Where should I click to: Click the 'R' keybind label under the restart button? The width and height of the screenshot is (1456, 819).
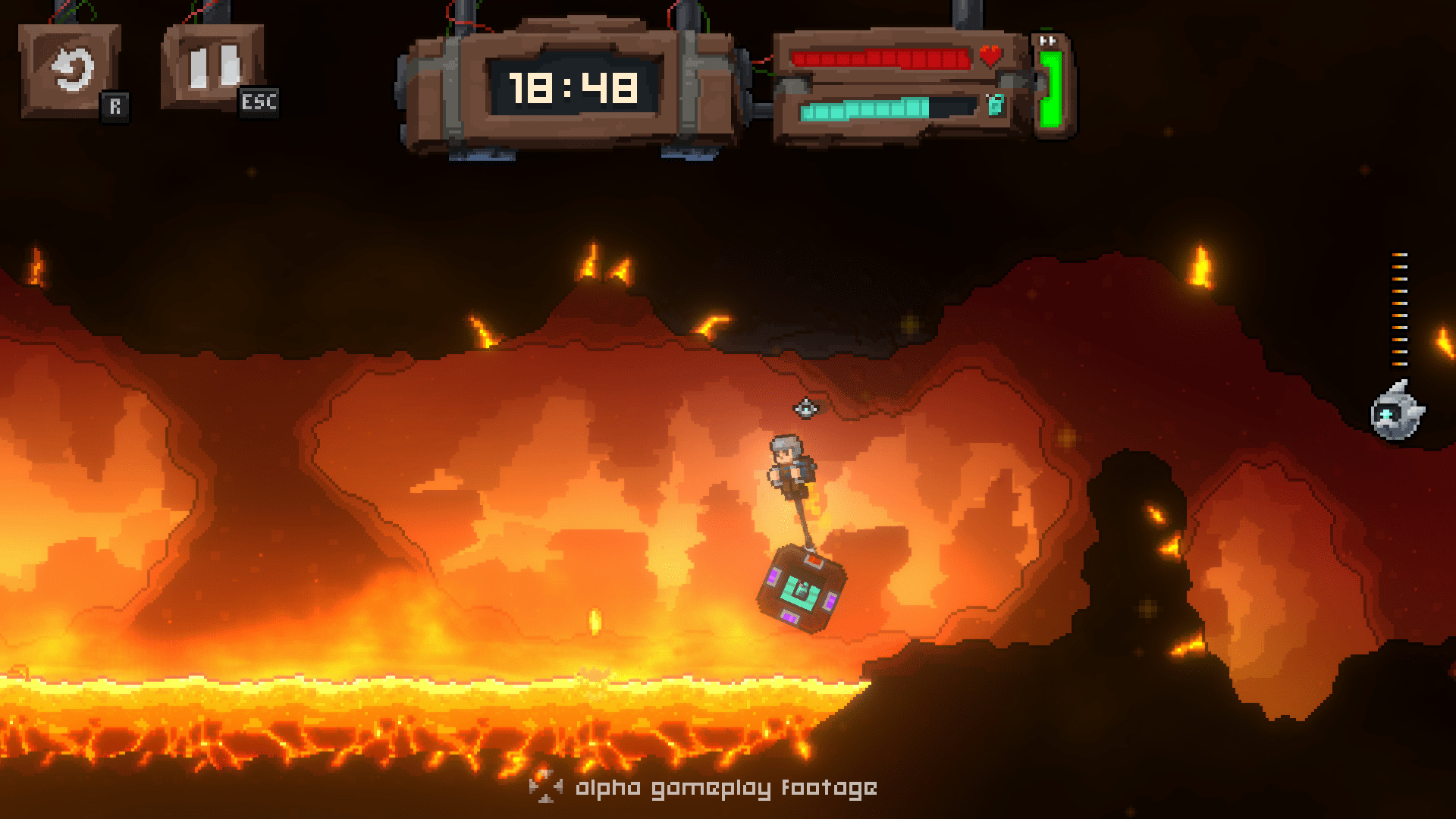(x=115, y=105)
